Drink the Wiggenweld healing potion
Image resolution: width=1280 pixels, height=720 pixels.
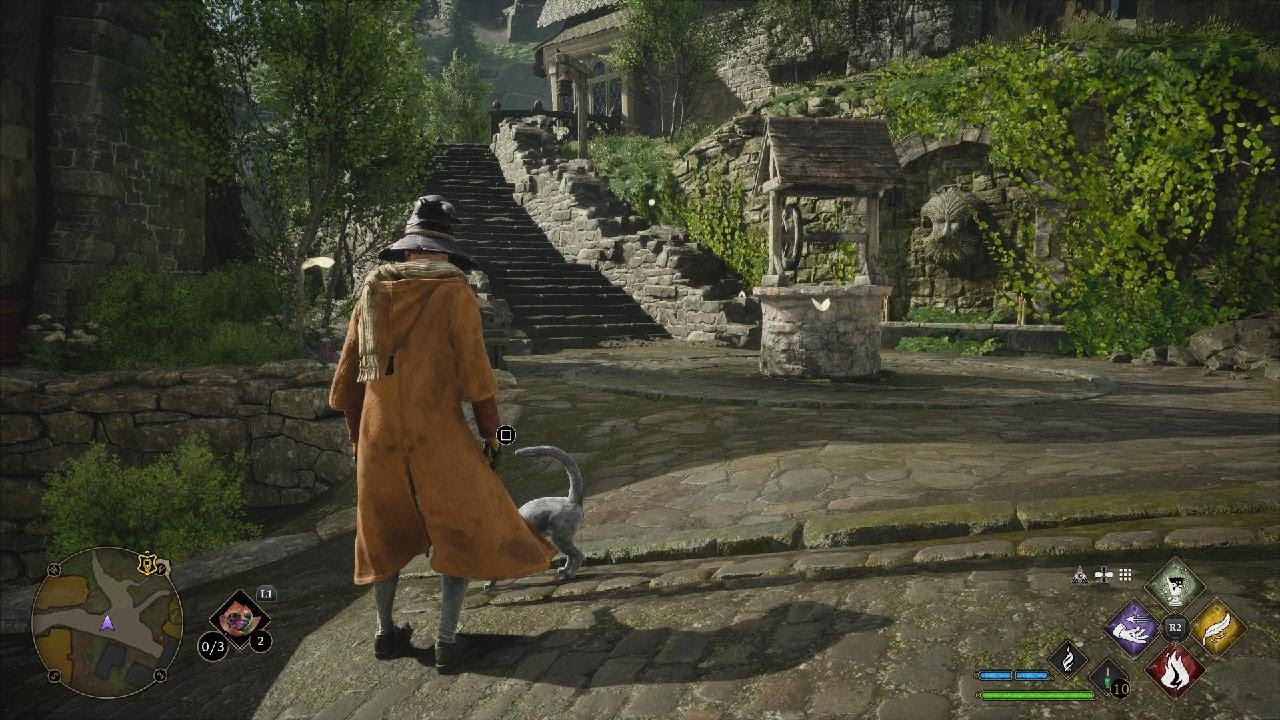[1109, 677]
